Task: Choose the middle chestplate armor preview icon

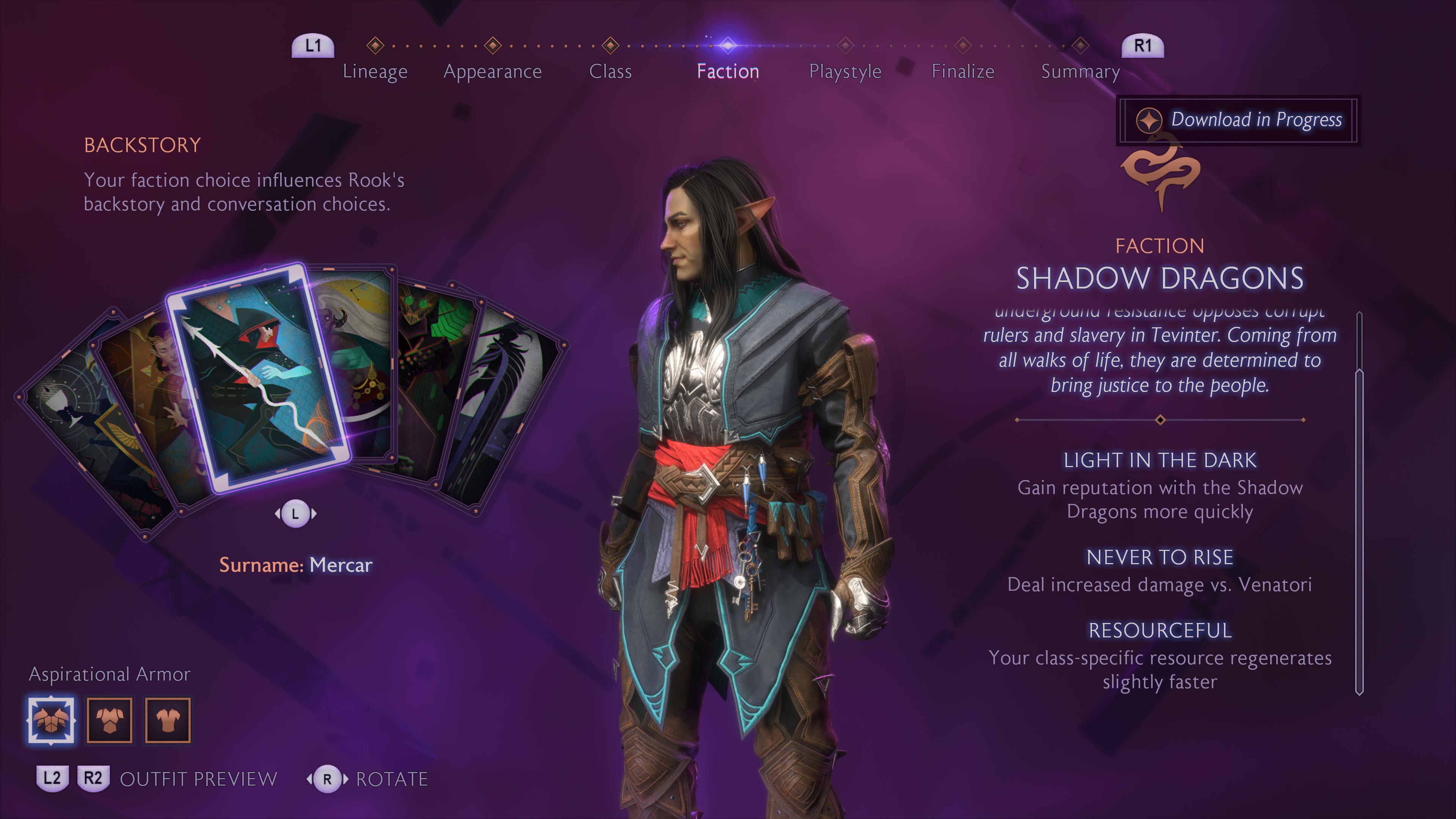Action: pyautogui.click(x=110, y=720)
